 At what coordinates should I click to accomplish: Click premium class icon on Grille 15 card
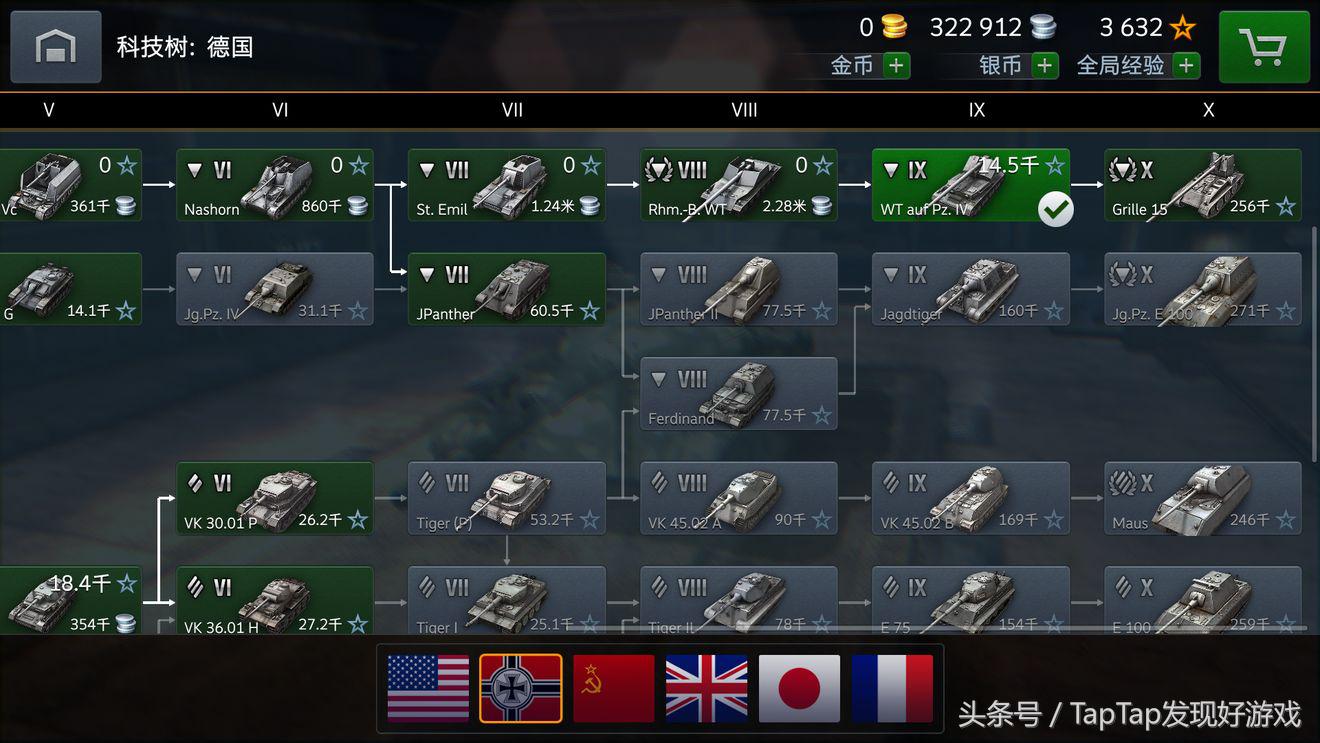pyautogui.click(x=1122, y=170)
